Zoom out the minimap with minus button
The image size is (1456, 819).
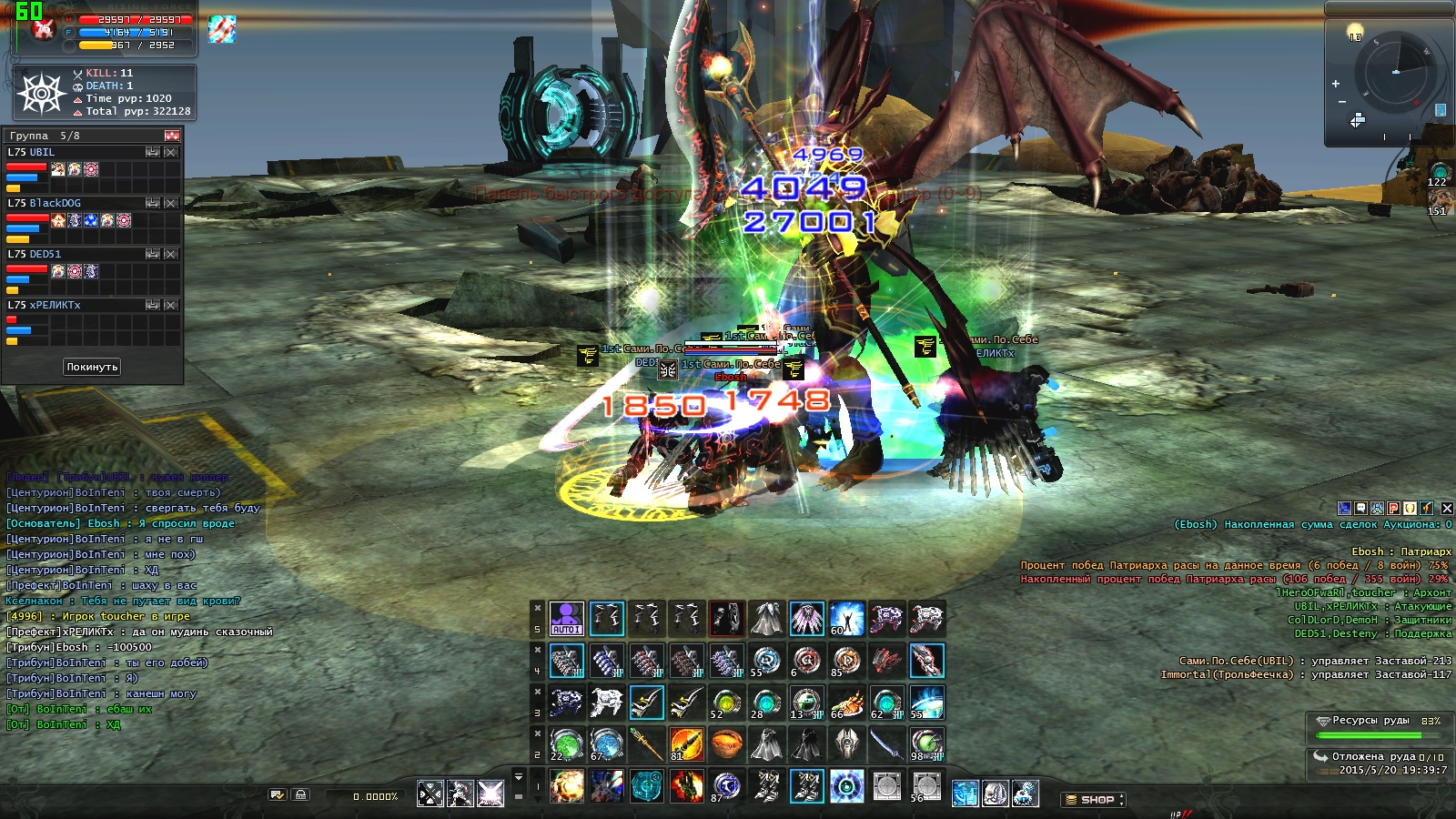1341,101
